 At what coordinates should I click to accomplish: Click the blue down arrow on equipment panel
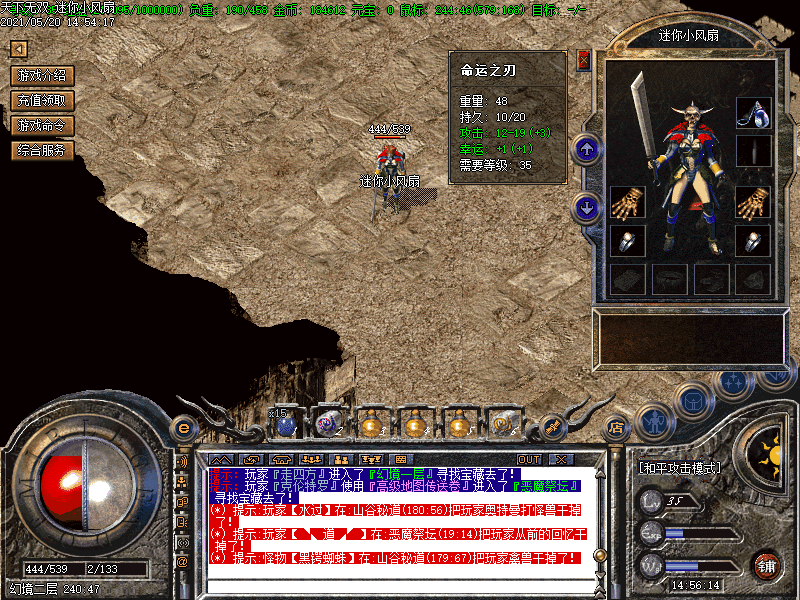click(x=587, y=208)
